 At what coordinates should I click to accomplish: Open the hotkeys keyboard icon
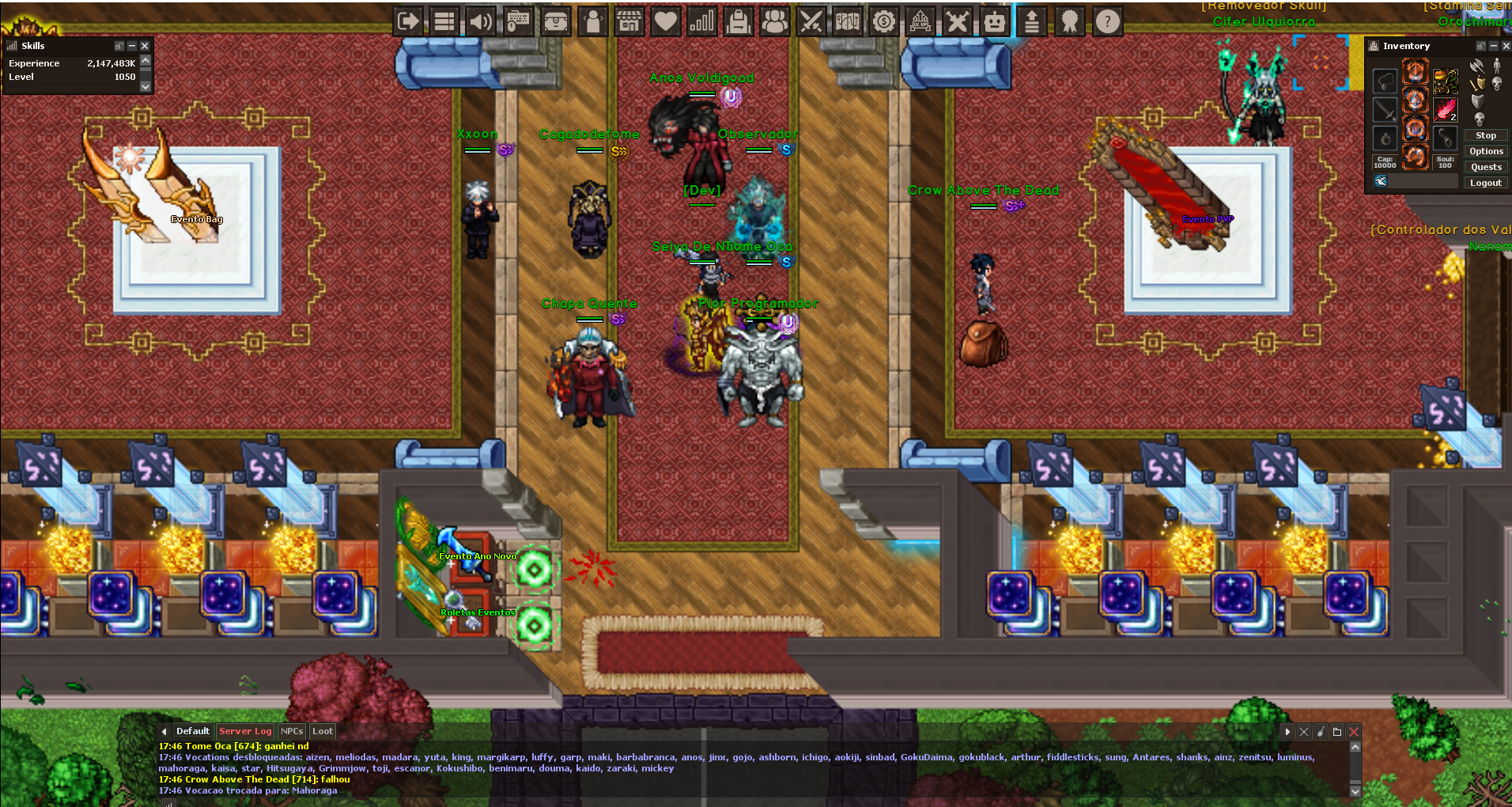tap(518, 21)
